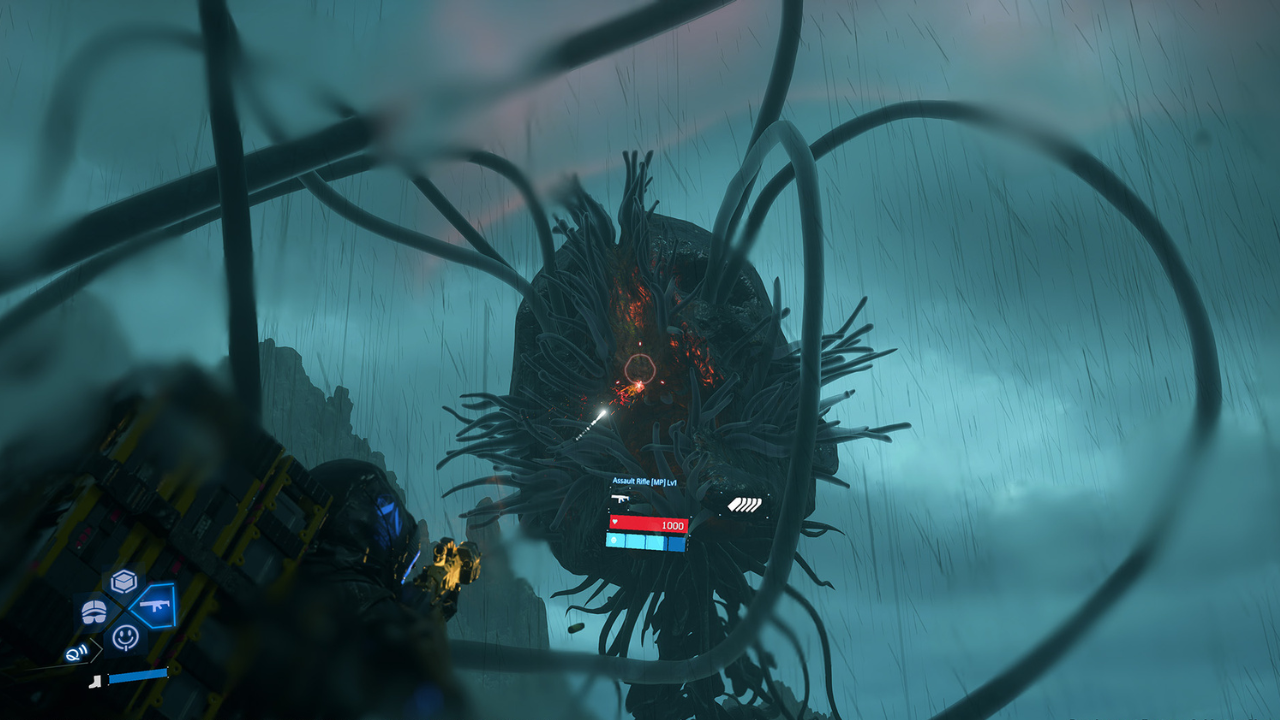The image size is (1280, 720).
Task: Click the 1000 health value
Action: click(673, 525)
